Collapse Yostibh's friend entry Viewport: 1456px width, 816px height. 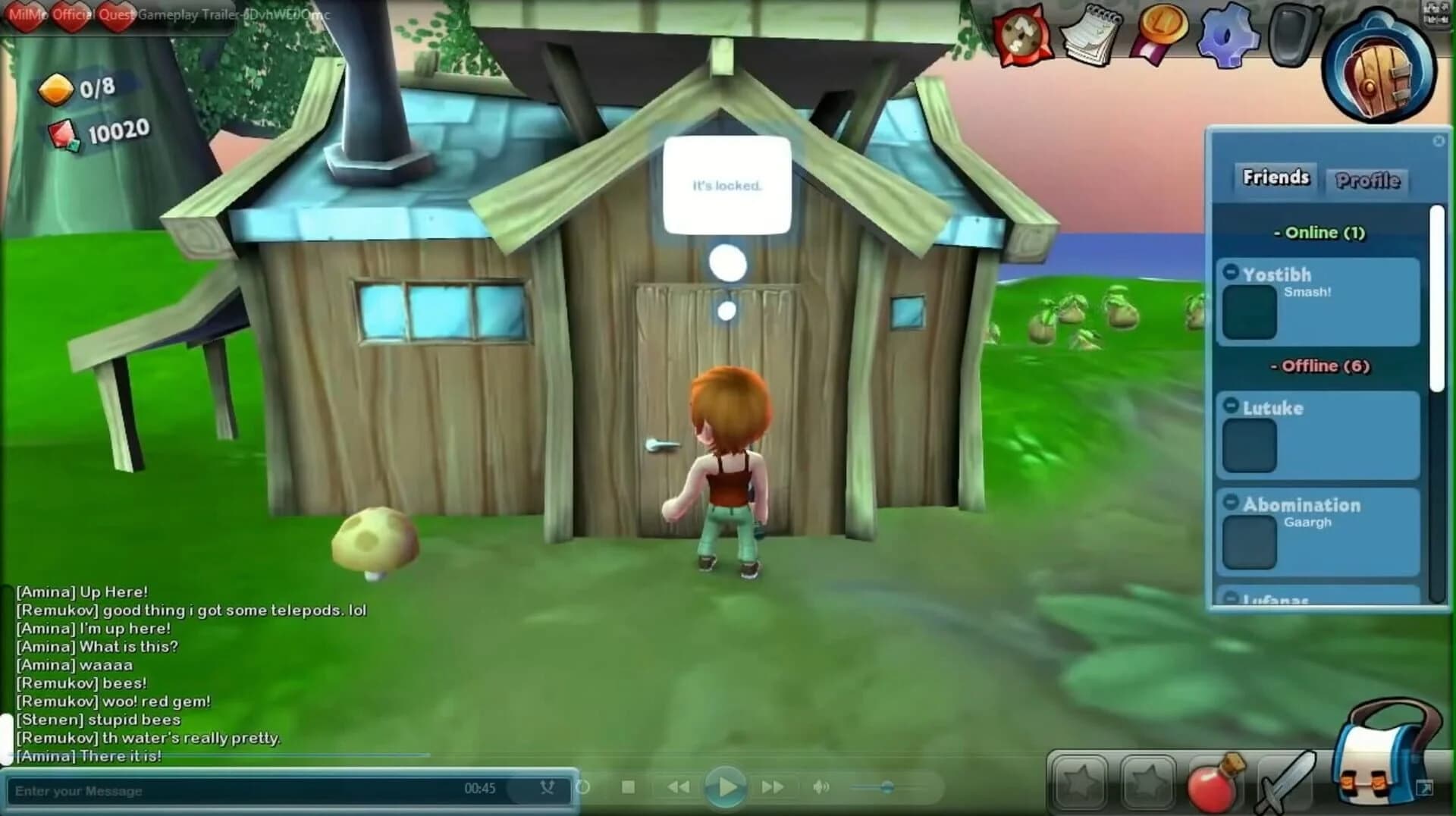[x=1232, y=271]
